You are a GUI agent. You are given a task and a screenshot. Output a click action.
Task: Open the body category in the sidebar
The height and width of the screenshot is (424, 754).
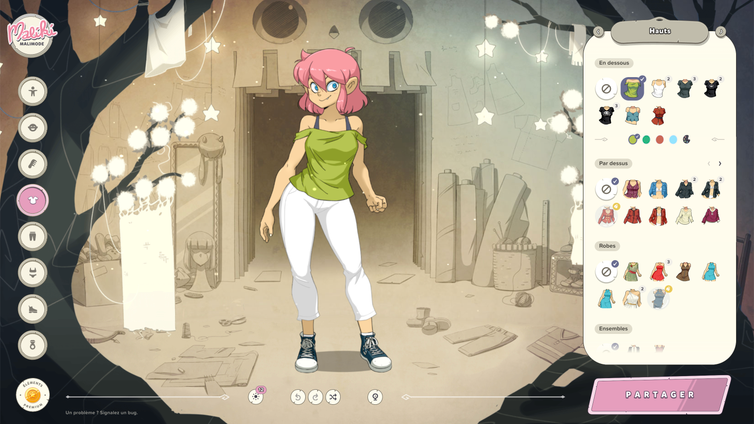tap(33, 92)
